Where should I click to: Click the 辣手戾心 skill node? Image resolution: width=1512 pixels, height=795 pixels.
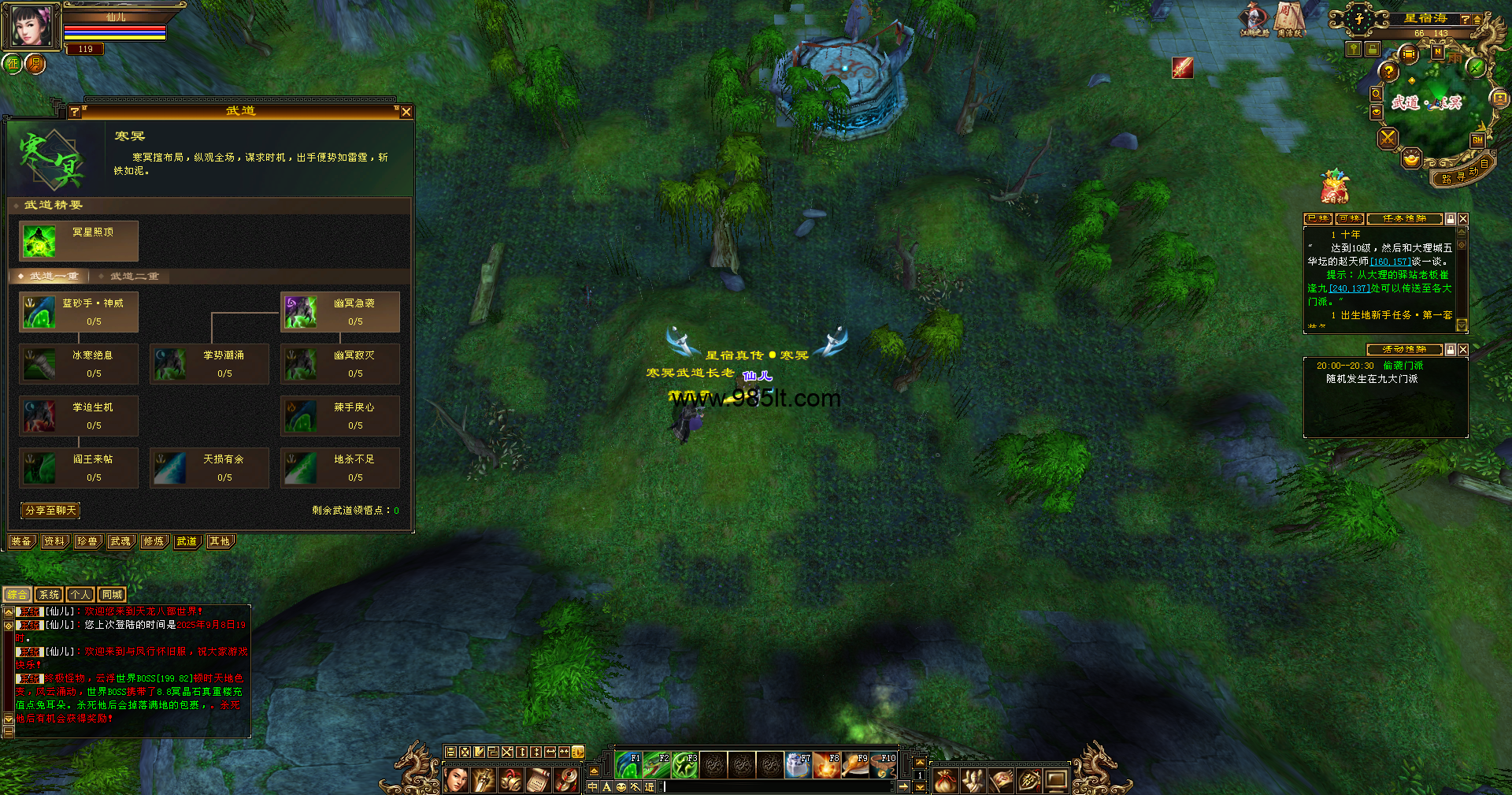[340, 416]
